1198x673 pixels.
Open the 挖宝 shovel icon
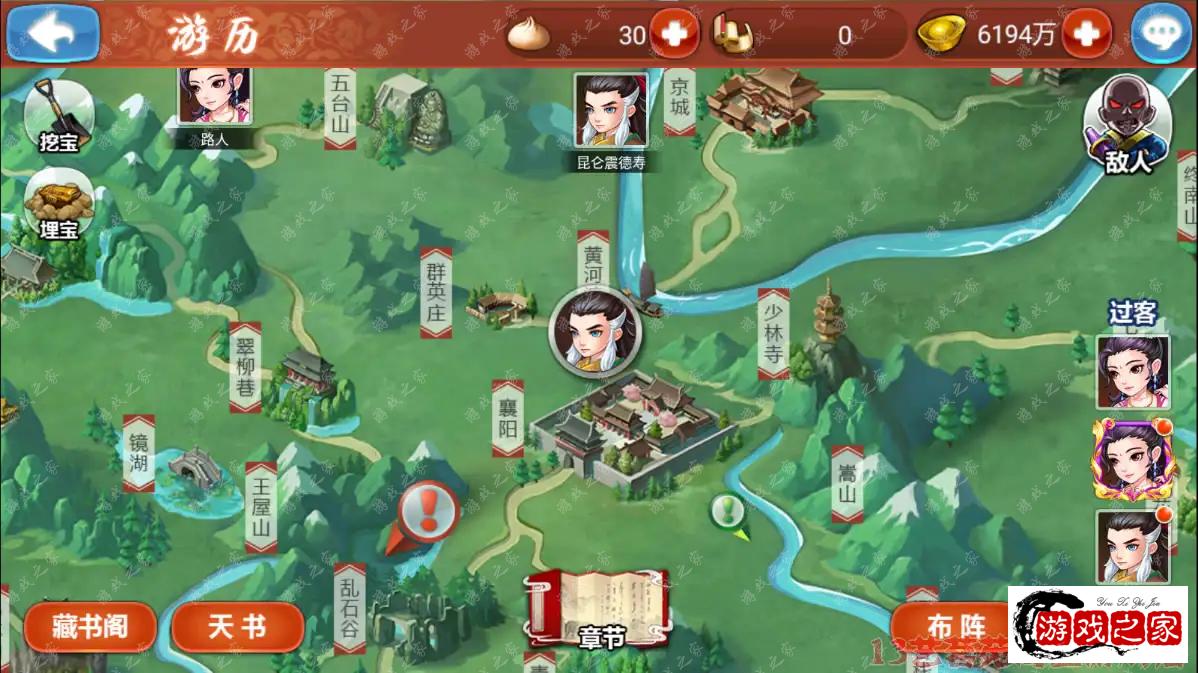(x=58, y=115)
